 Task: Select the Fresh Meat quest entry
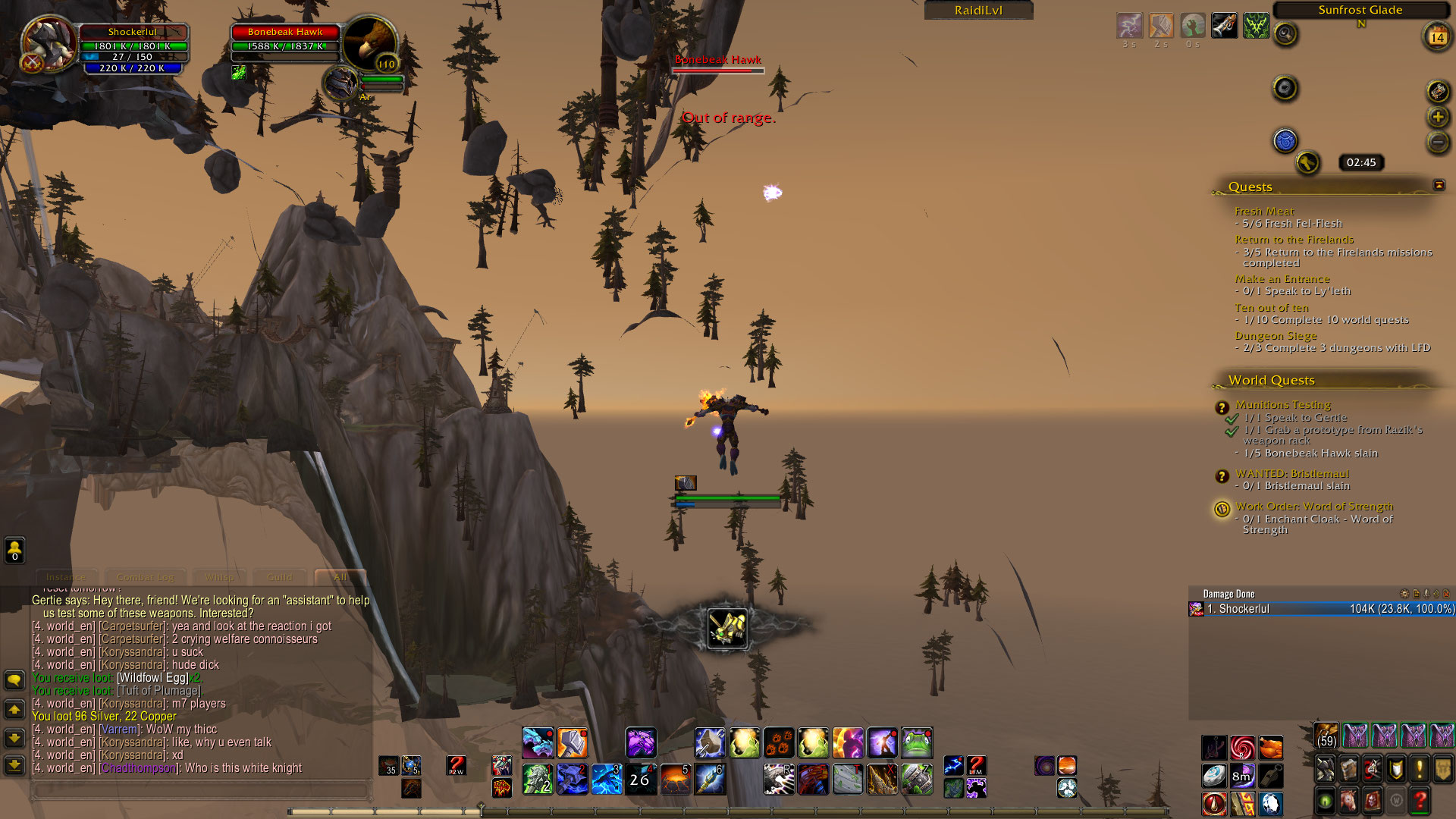click(x=1264, y=211)
